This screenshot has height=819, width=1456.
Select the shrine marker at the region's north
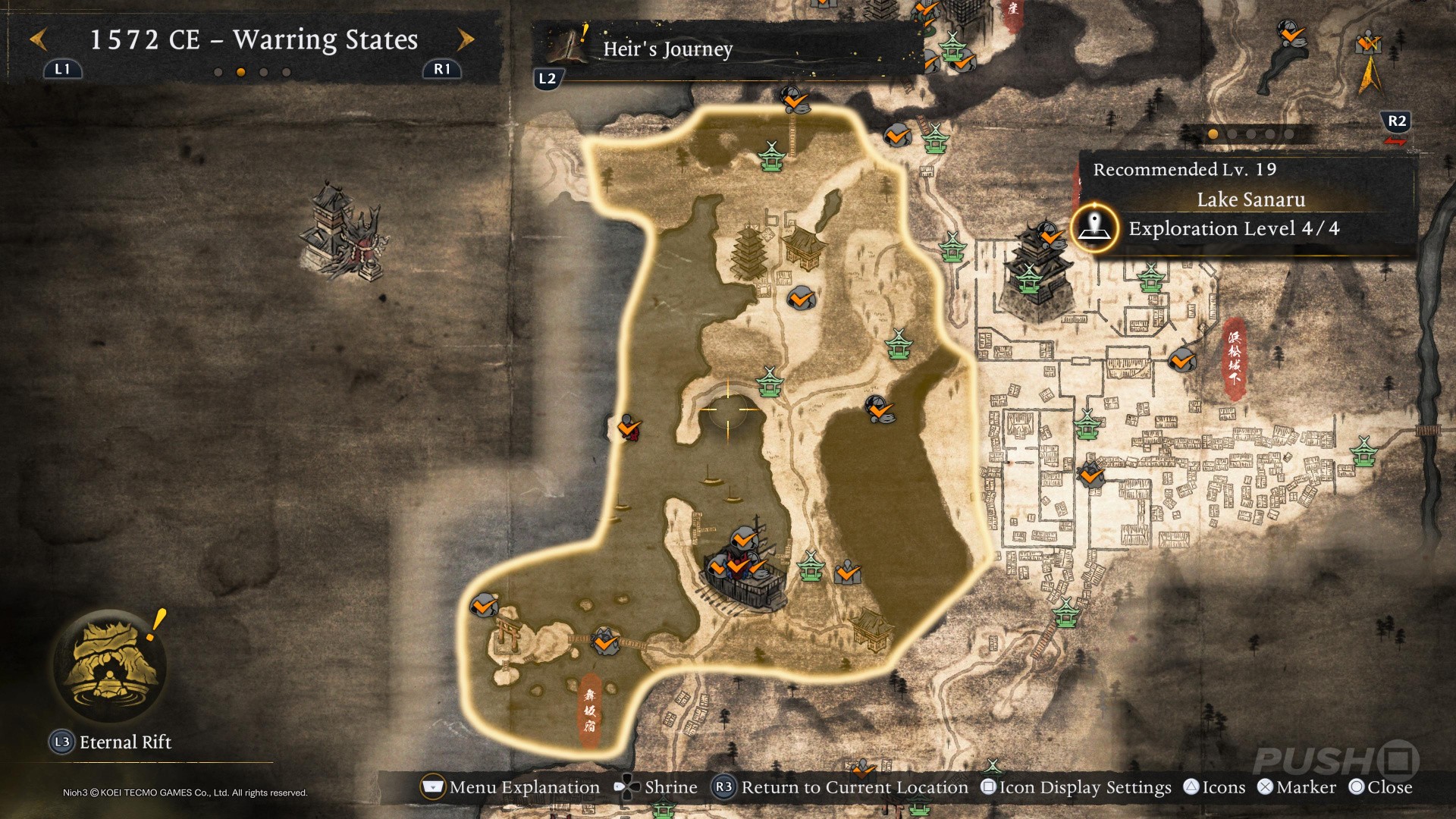click(771, 156)
